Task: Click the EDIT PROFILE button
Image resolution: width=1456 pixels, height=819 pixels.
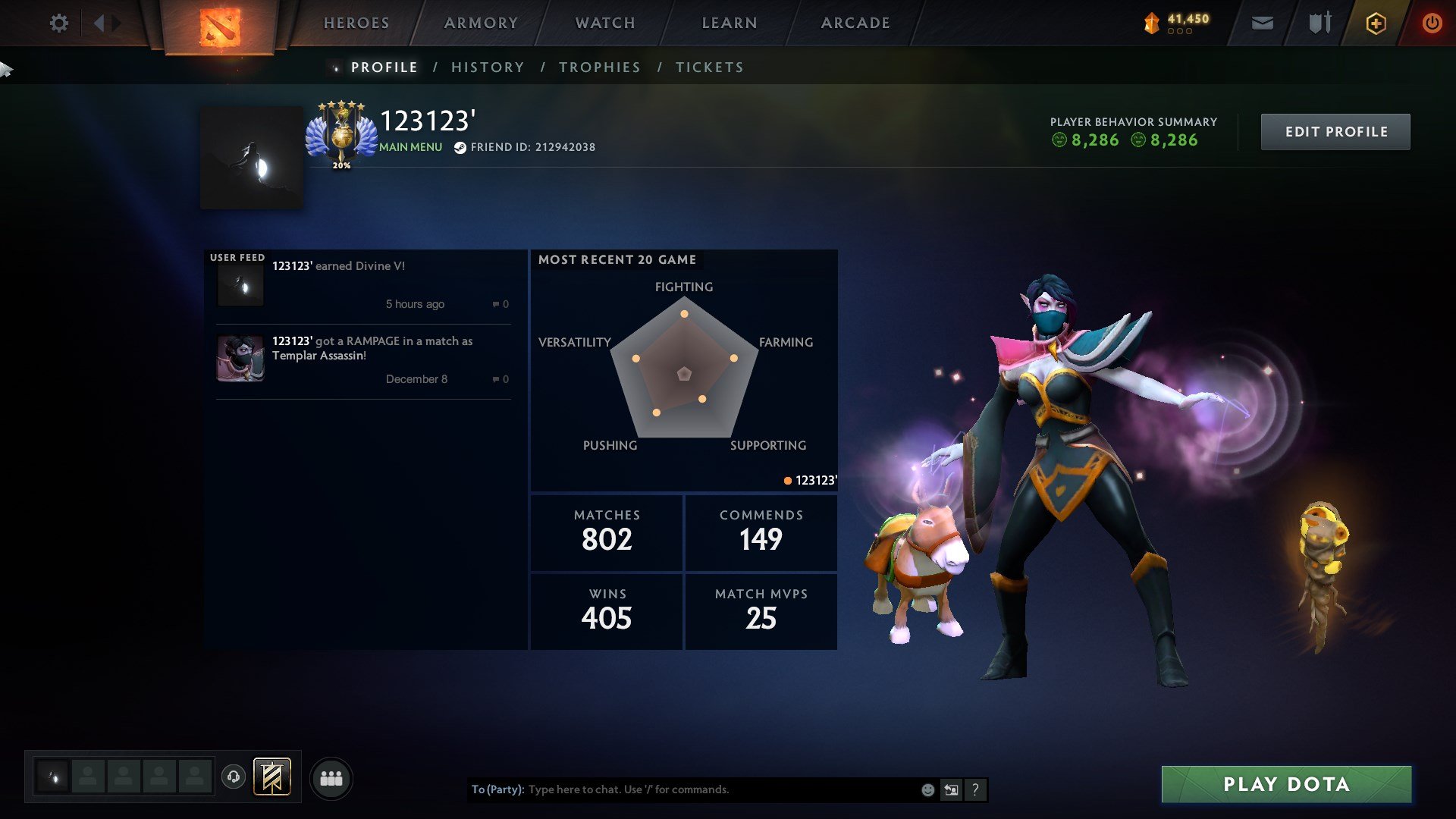Action: coord(1335,131)
